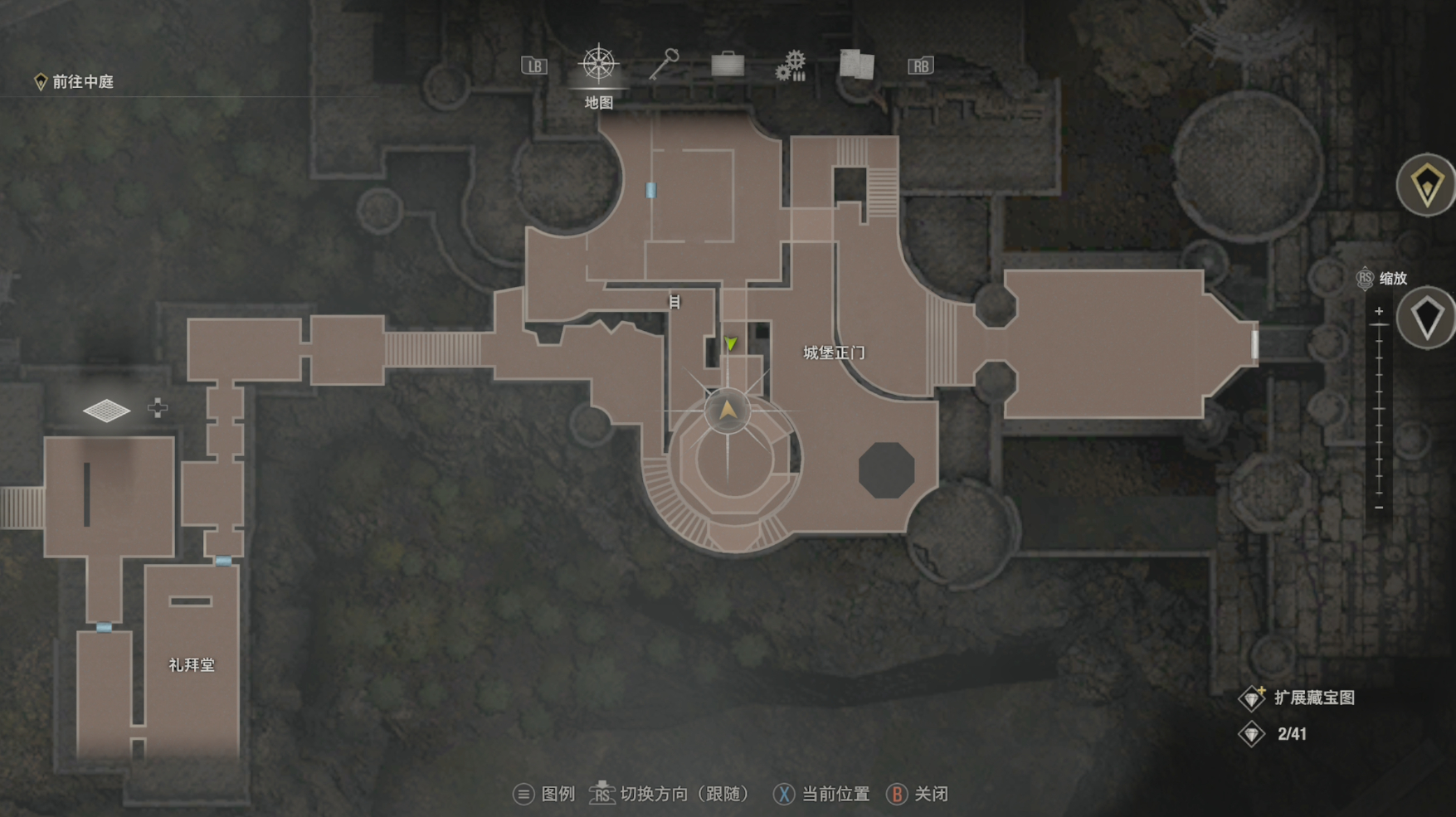Screen dimensions: 1456x817
Task: Select the white diamond marker button
Action: 1426,318
